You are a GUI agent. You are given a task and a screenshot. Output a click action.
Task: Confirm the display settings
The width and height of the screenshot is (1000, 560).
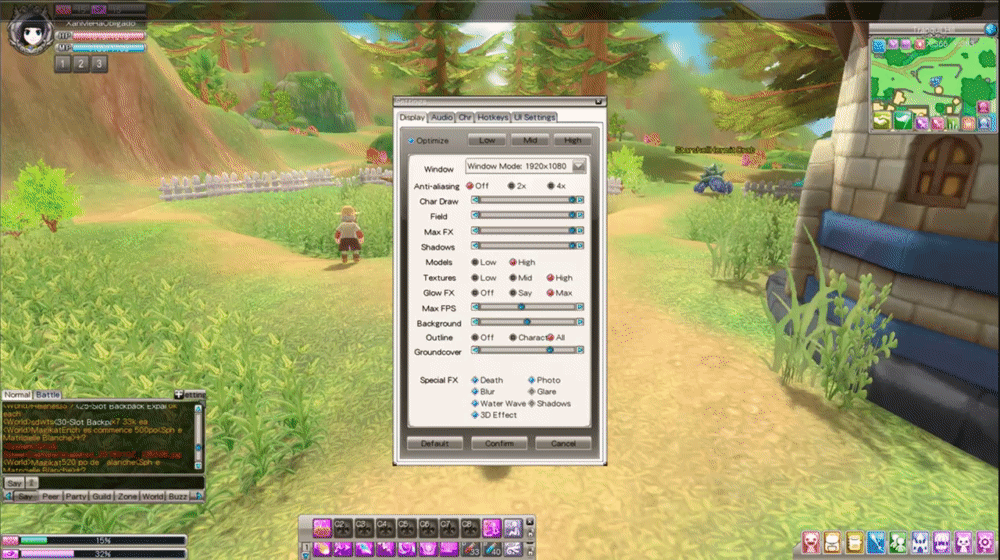499,443
